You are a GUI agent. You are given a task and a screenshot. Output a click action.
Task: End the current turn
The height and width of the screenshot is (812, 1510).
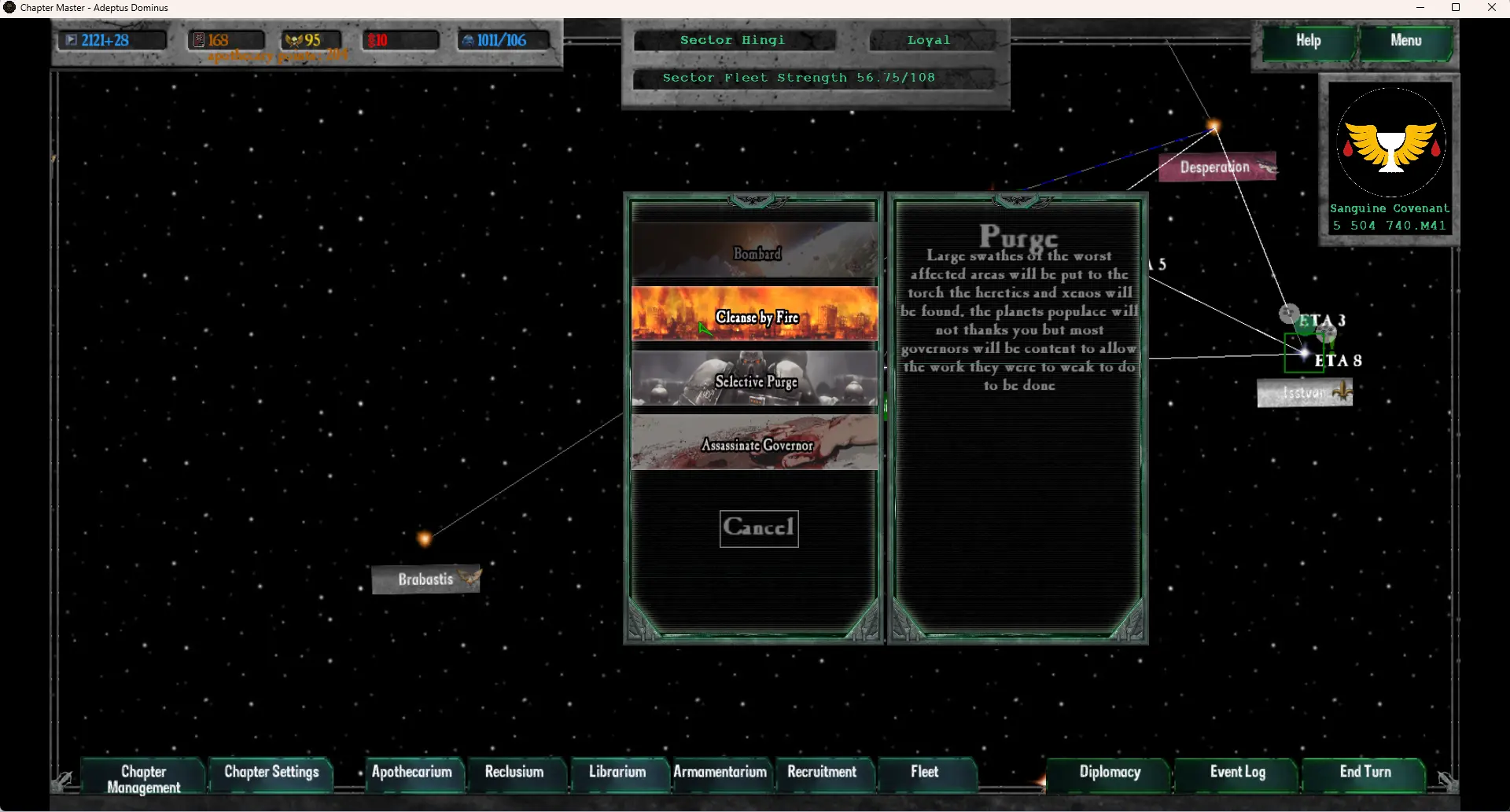pos(1365,772)
